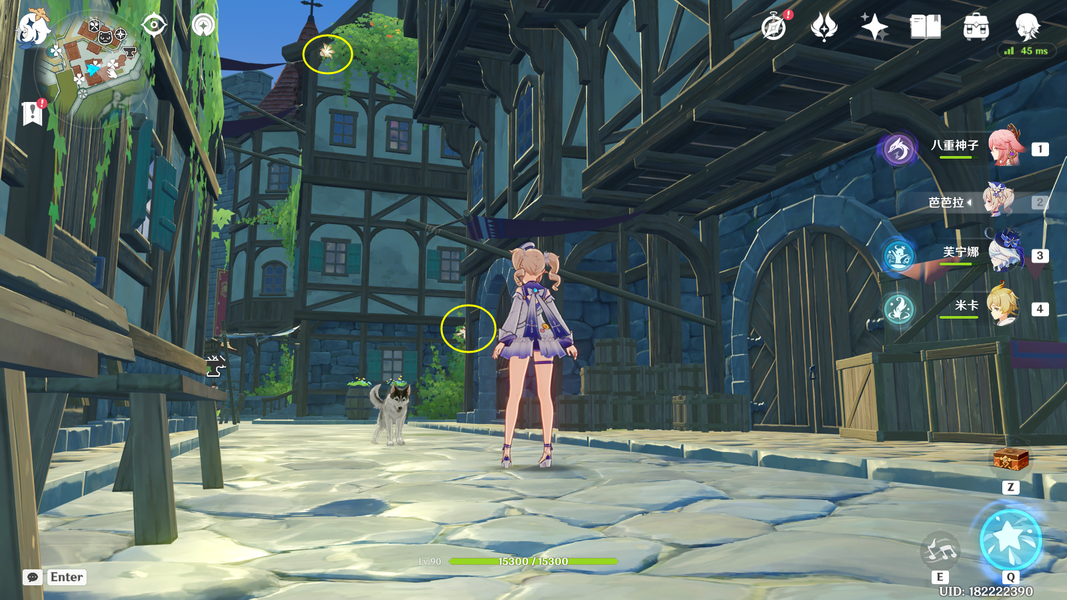Switch to party member 芙宁娜
Viewport: 1067px width, 600px height.
[1004, 255]
